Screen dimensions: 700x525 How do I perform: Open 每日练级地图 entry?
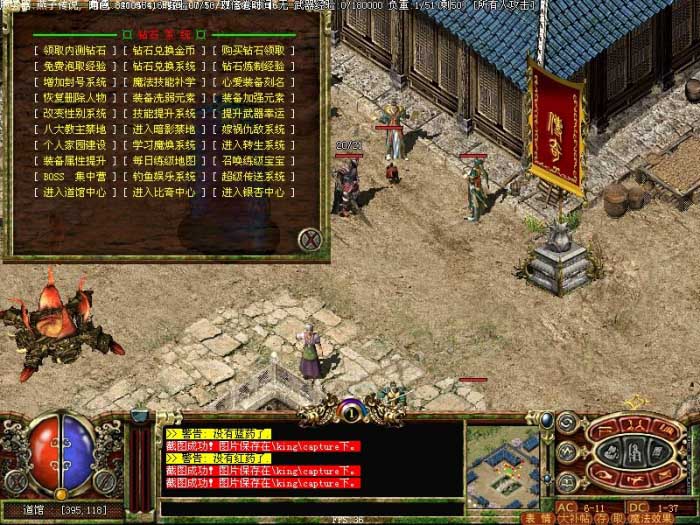164,161
